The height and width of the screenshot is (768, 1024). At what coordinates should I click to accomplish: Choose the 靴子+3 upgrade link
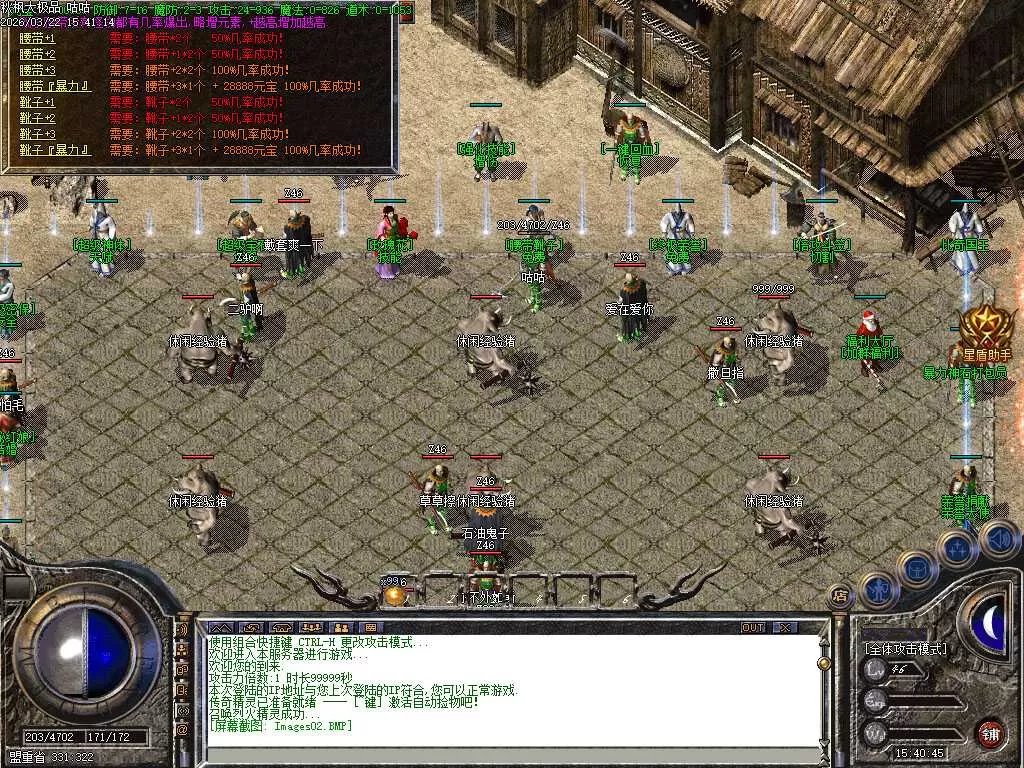point(37,134)
